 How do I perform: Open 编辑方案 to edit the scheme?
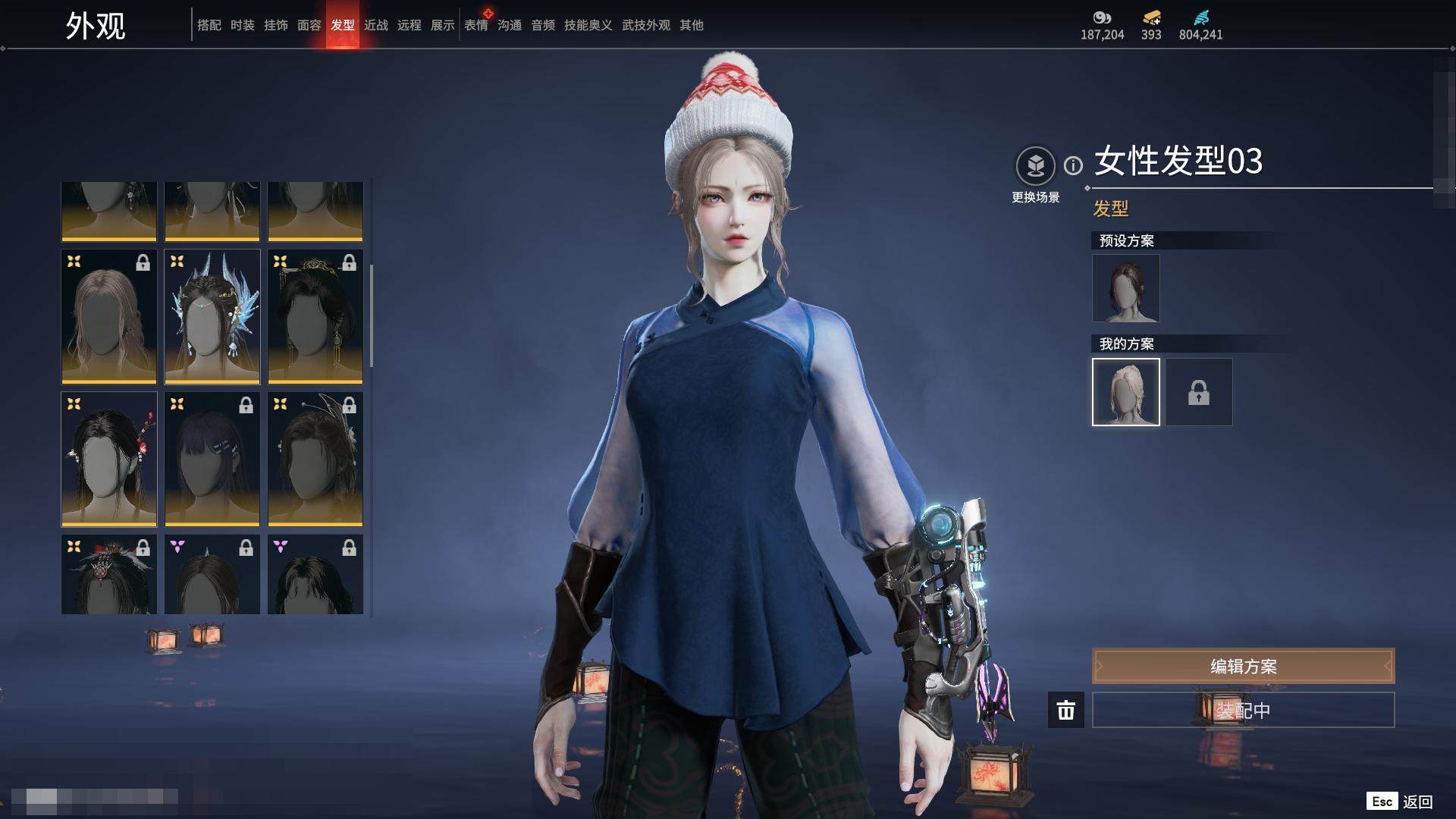1242,666
